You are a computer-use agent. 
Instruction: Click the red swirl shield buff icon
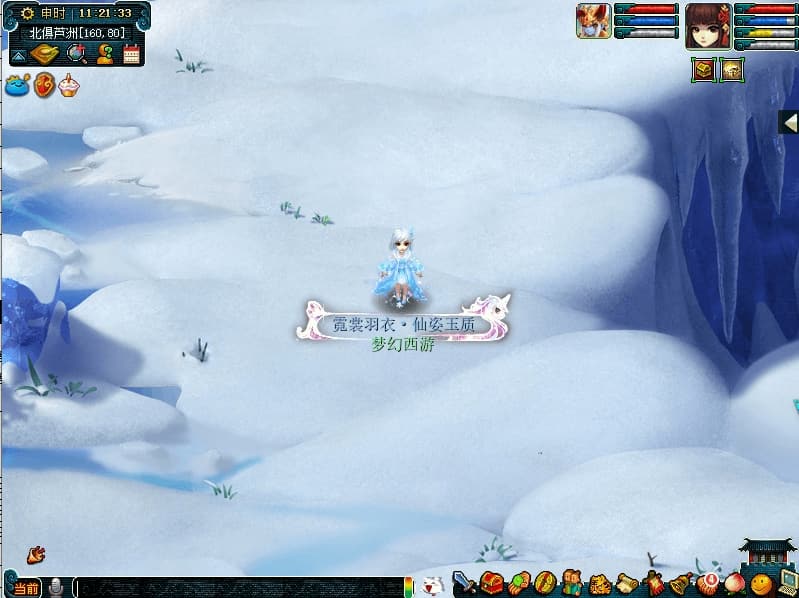44,86
